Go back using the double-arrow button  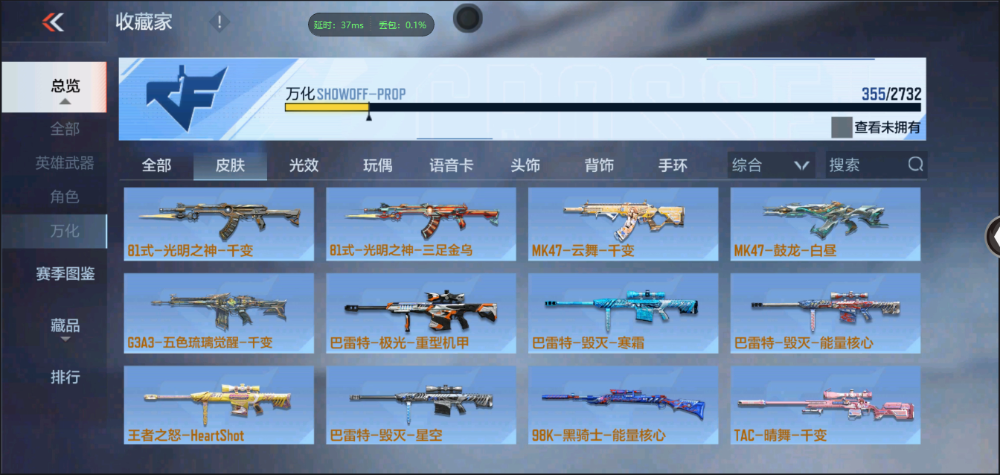point(53,22)
